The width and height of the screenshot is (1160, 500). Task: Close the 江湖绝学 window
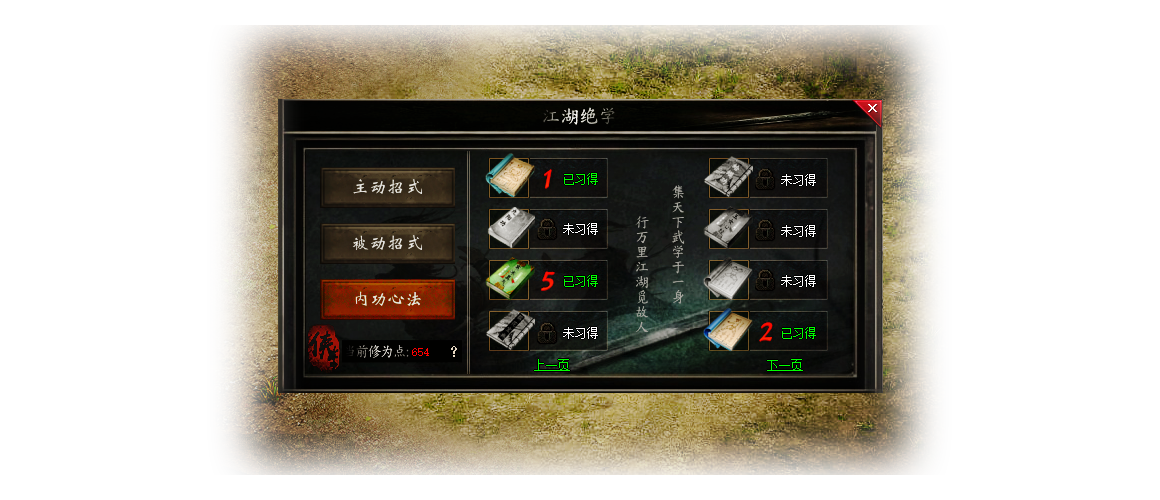point(872,108)
